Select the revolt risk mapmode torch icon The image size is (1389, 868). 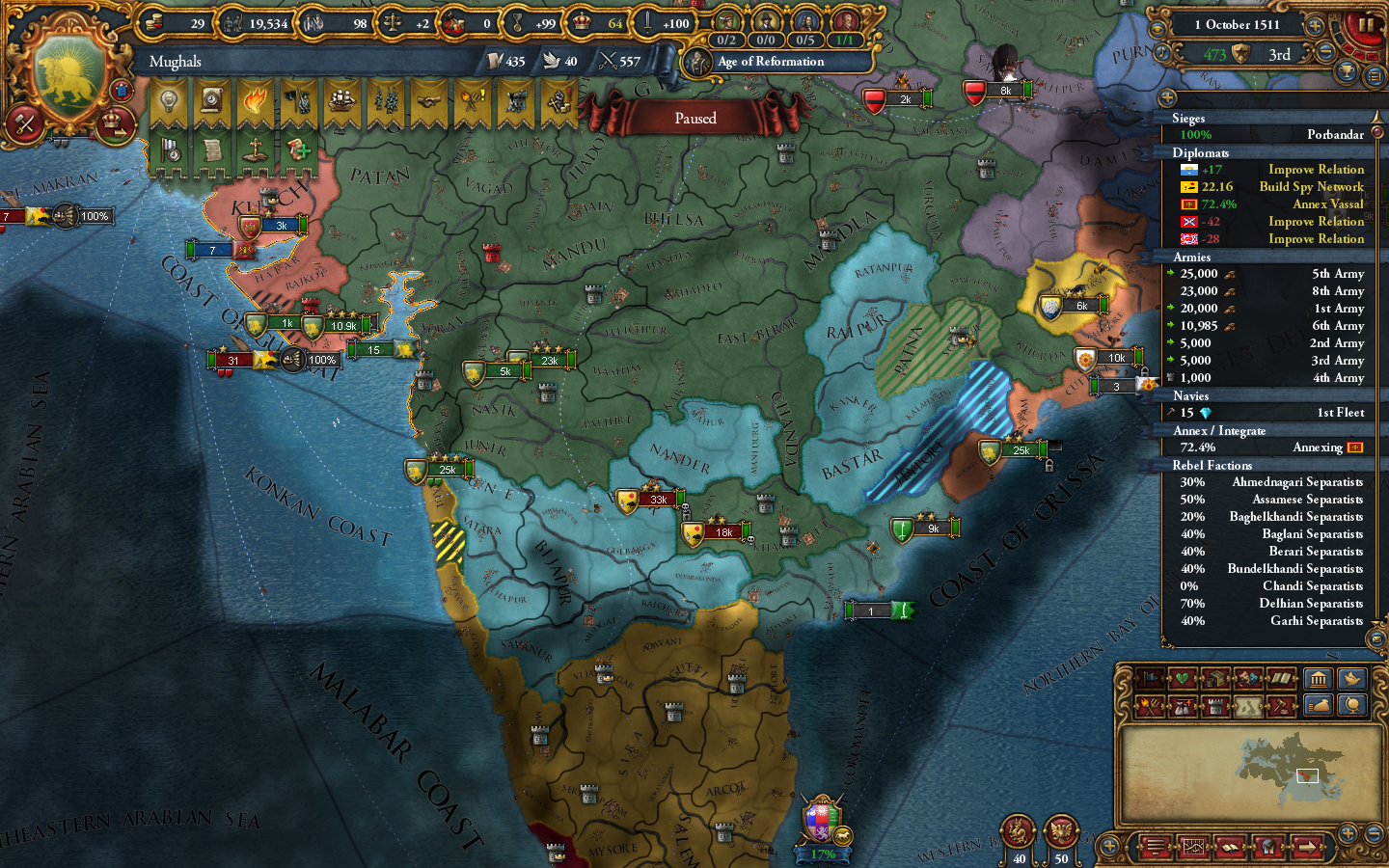tap(1150, 705)
